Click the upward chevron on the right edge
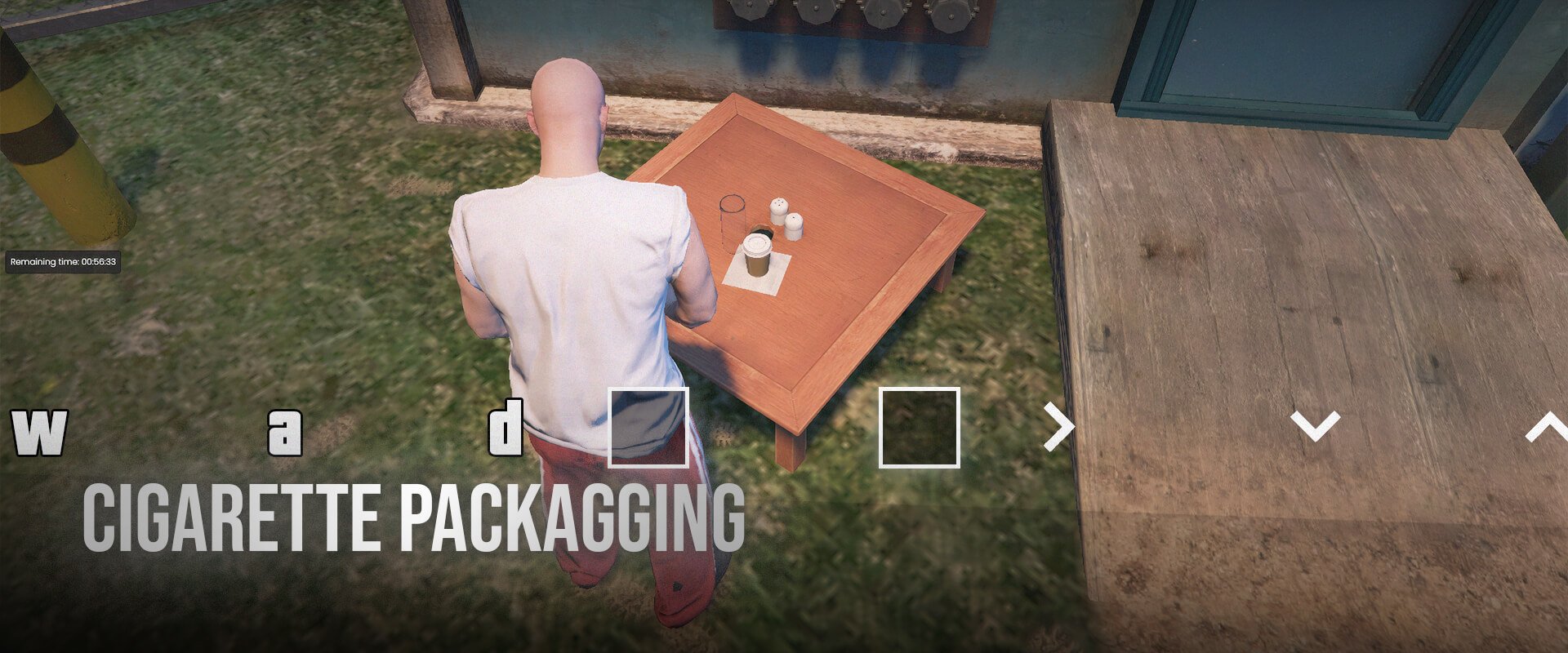The image size is (1568, 653). pyautogui.click(x=1552, y=424)
